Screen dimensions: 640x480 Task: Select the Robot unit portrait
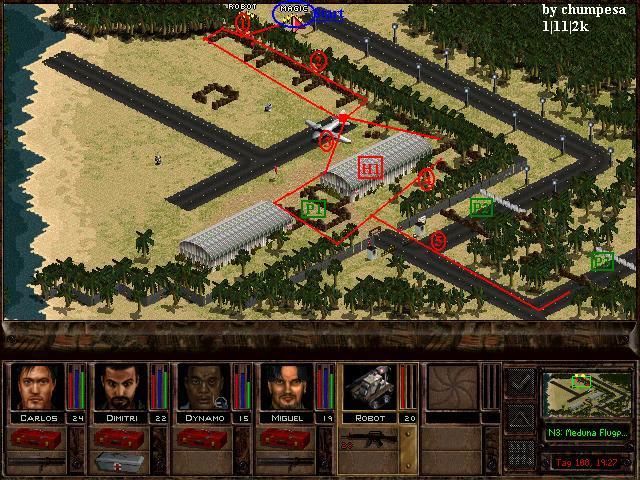tap(371, 387)
